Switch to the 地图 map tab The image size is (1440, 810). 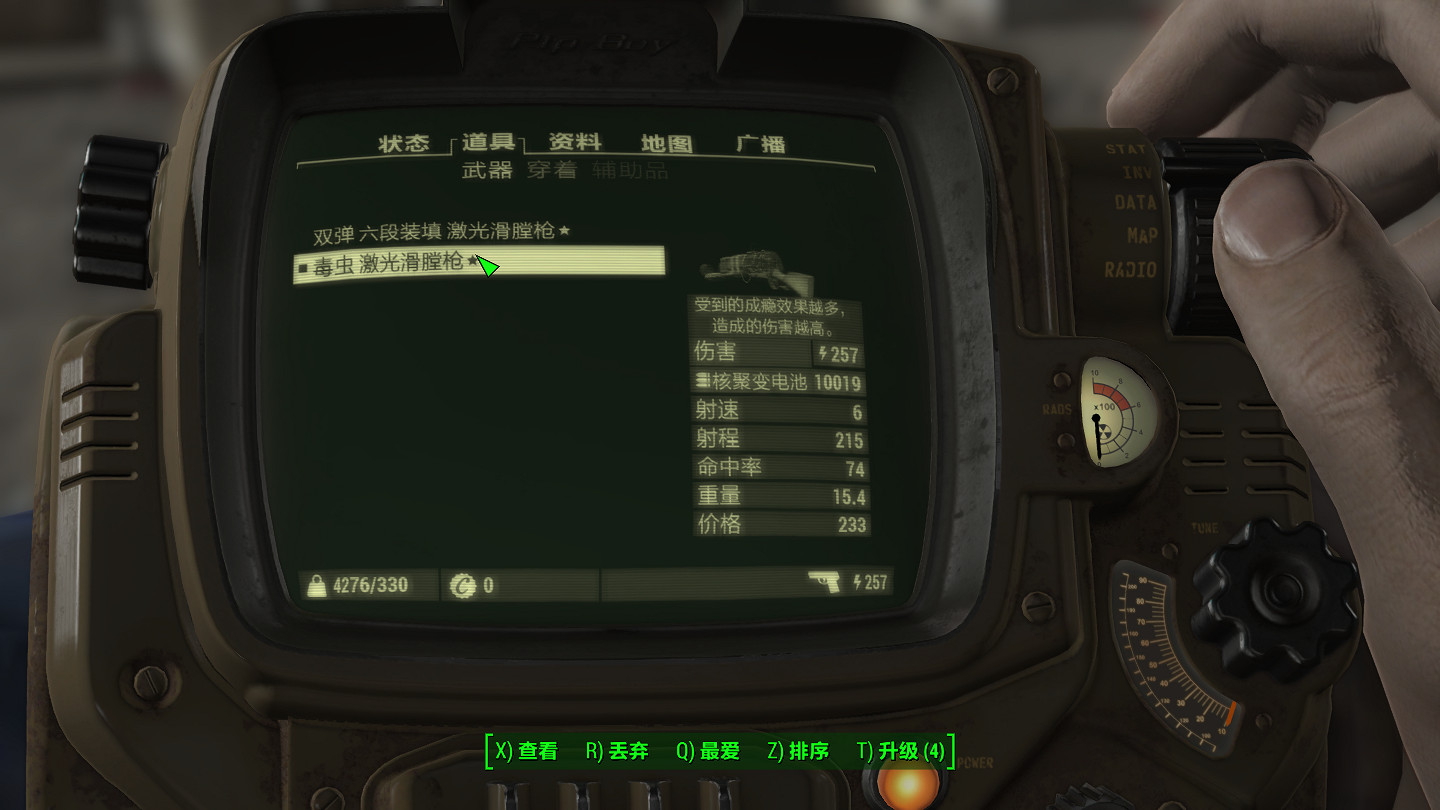pos(669,142)
